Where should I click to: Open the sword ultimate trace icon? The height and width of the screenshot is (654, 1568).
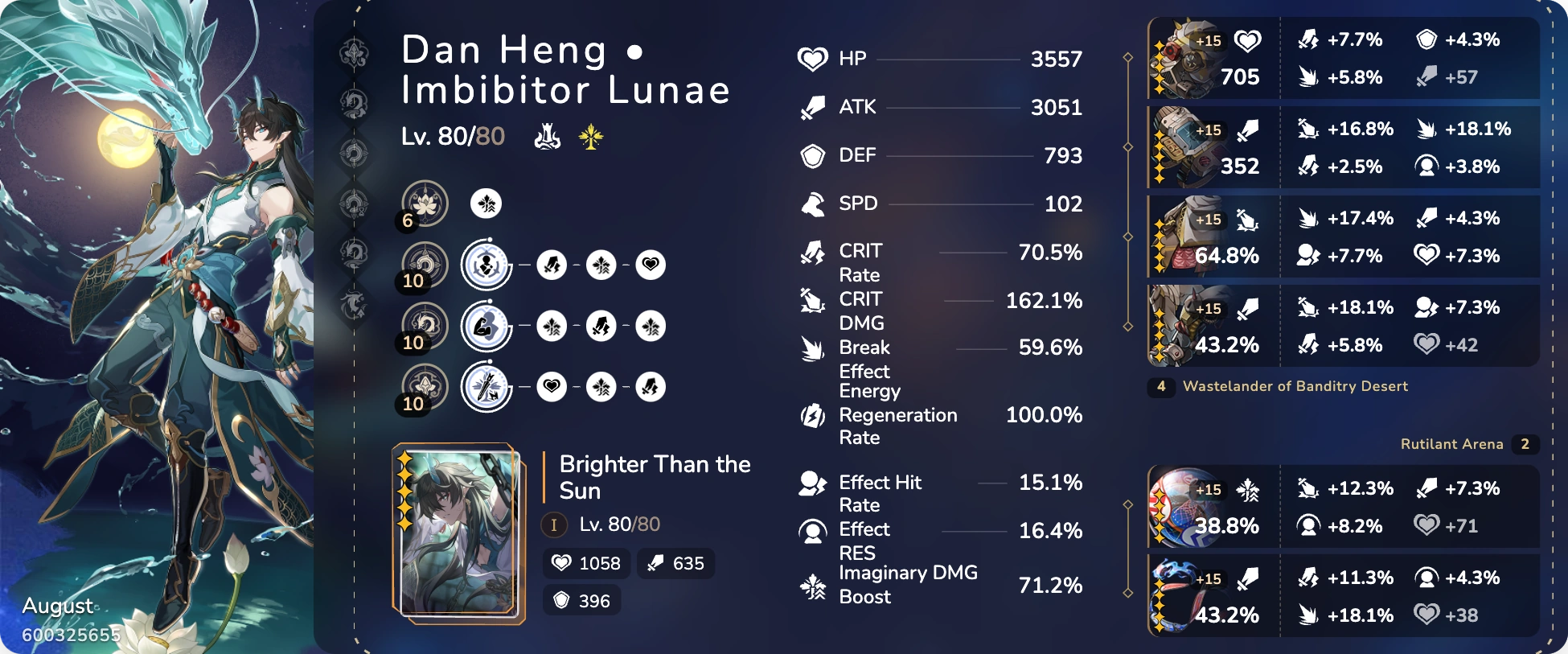[x=485, y=387]
